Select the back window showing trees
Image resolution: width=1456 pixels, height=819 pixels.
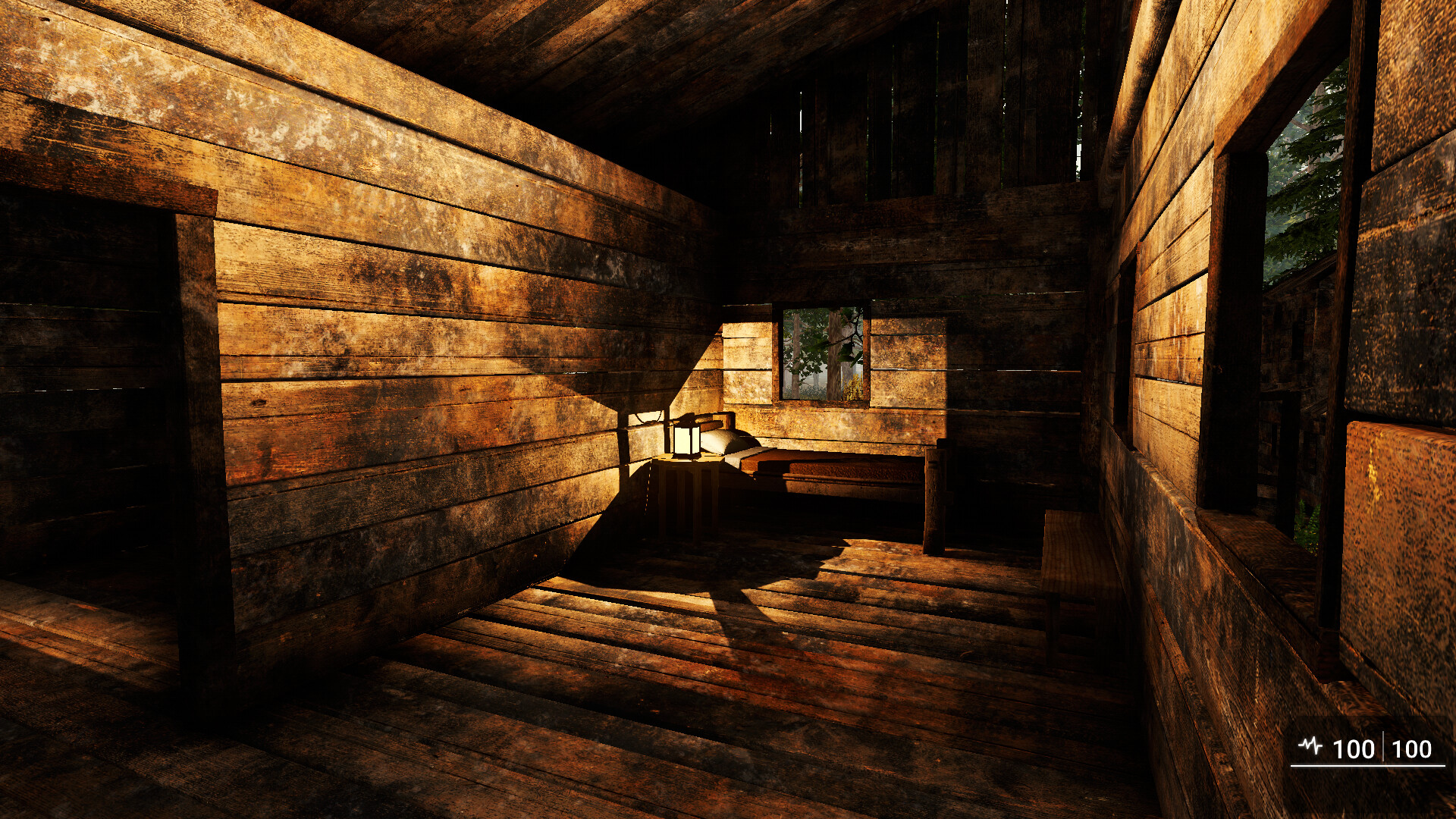point(823,353)
